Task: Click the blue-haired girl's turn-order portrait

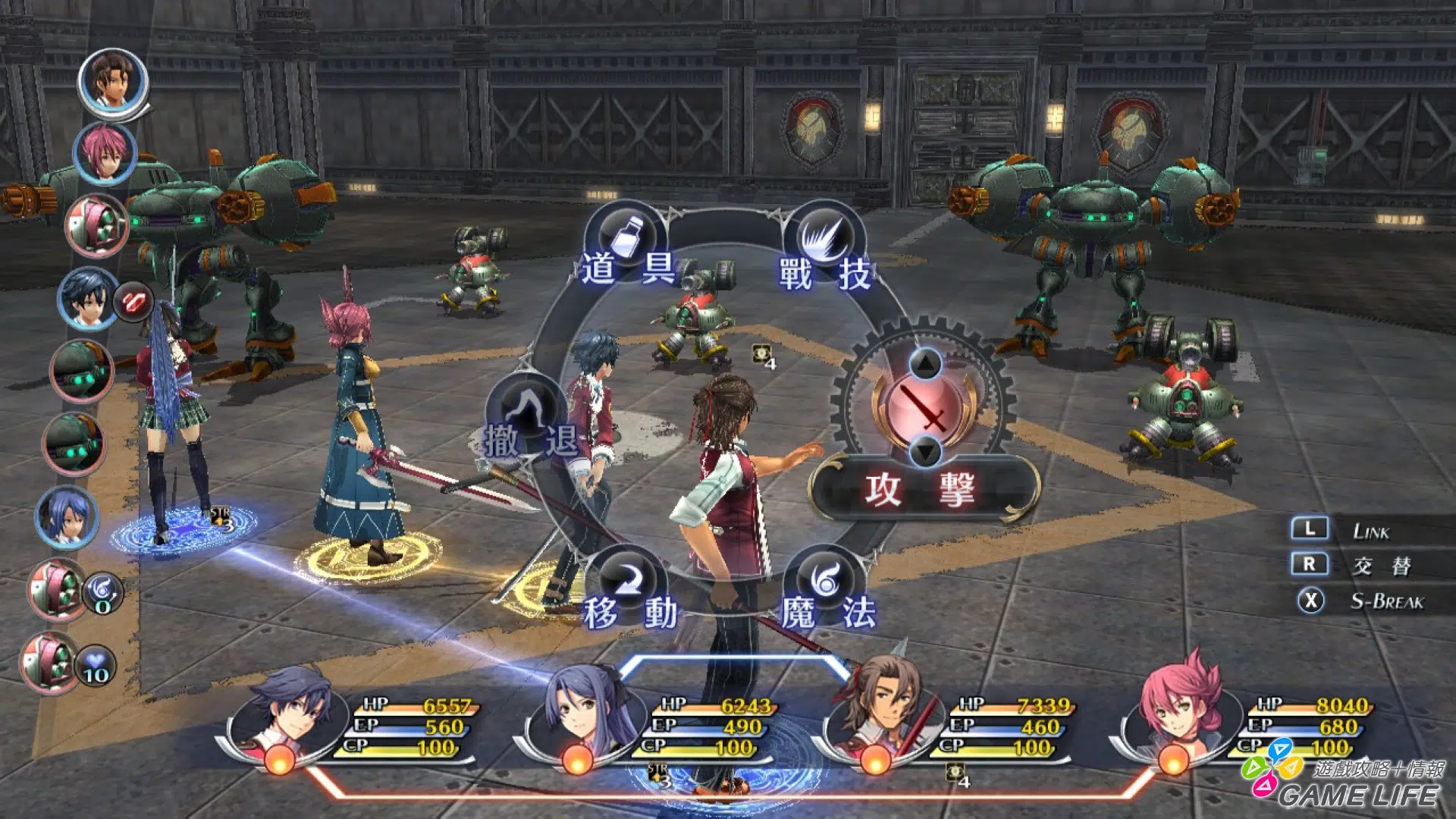Action: 67,516
